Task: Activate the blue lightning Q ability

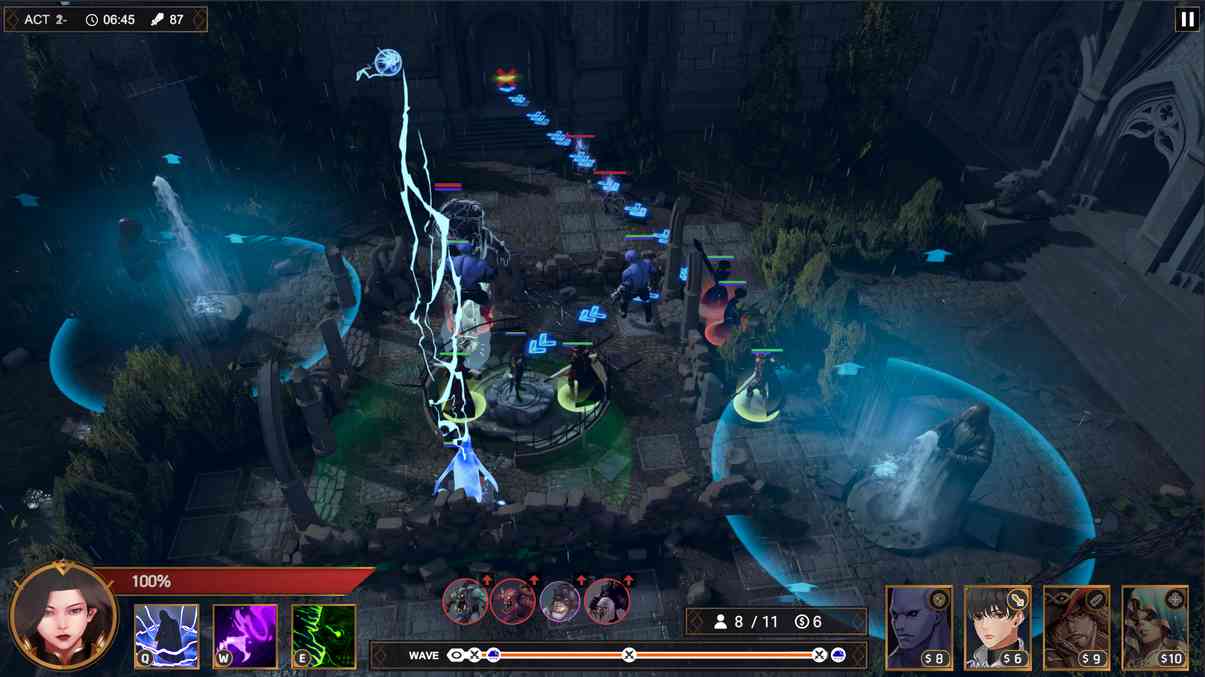Action: pyautogui.click(x=167, y=636)
